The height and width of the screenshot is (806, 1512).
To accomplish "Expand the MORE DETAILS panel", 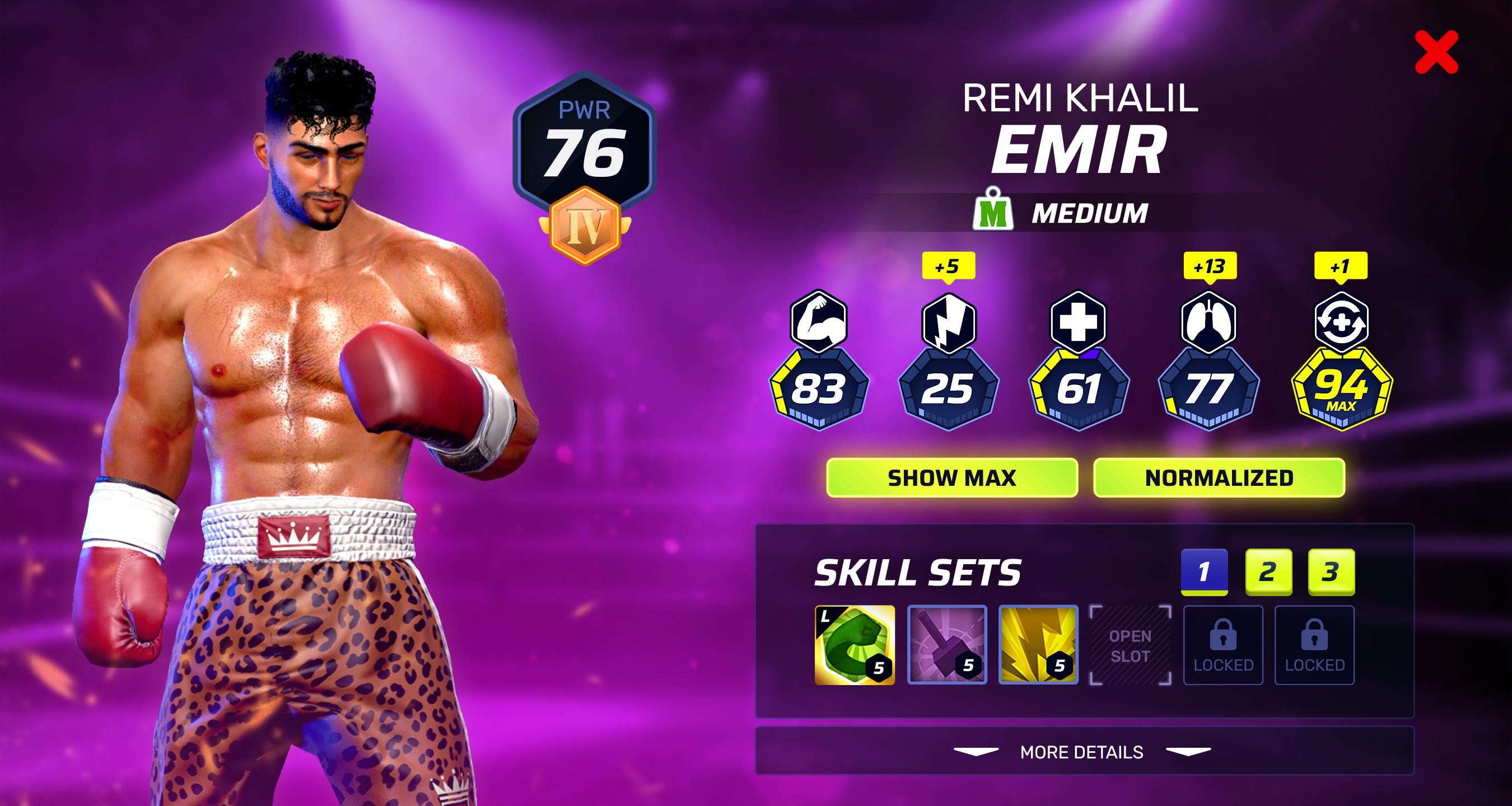I will point(1082,752).
